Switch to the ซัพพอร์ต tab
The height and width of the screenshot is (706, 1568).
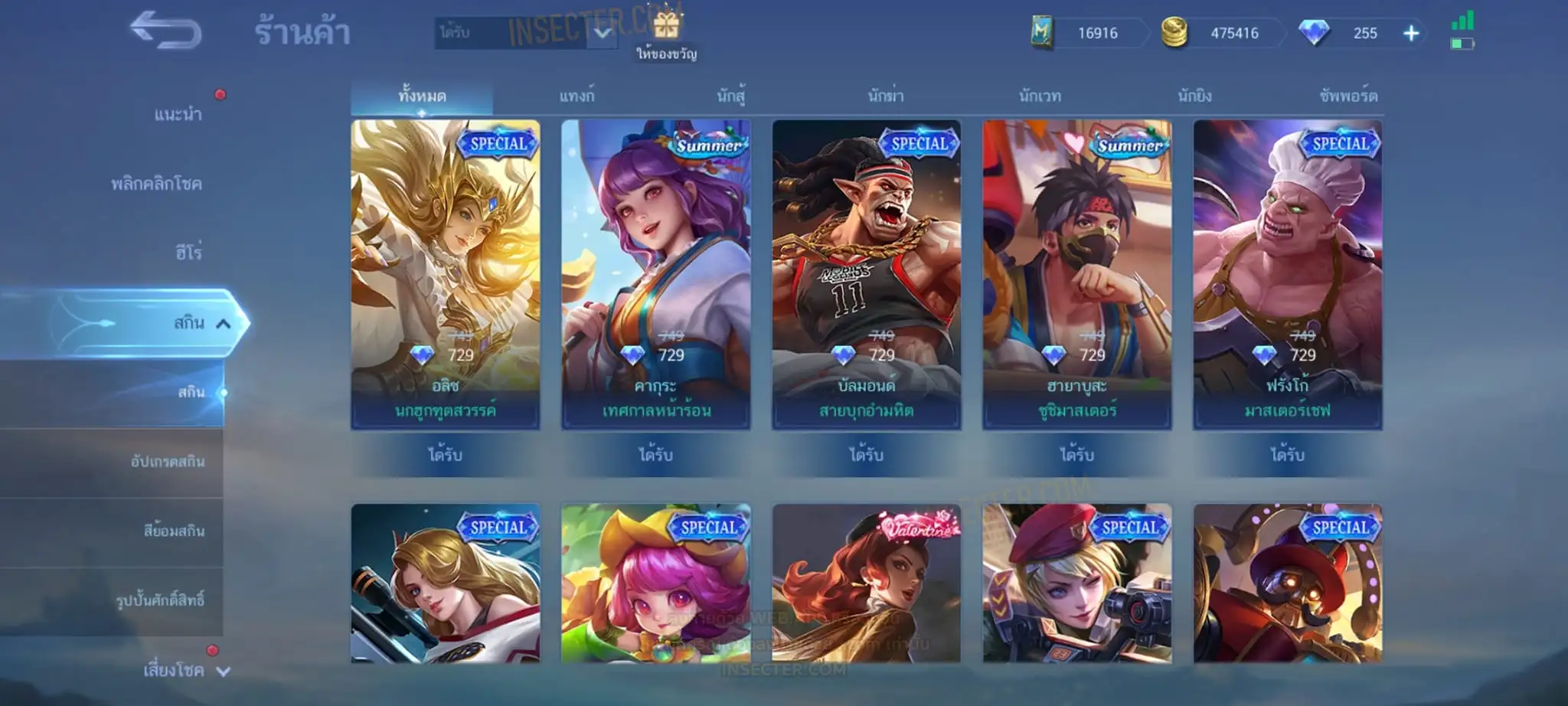(1348, 96)
